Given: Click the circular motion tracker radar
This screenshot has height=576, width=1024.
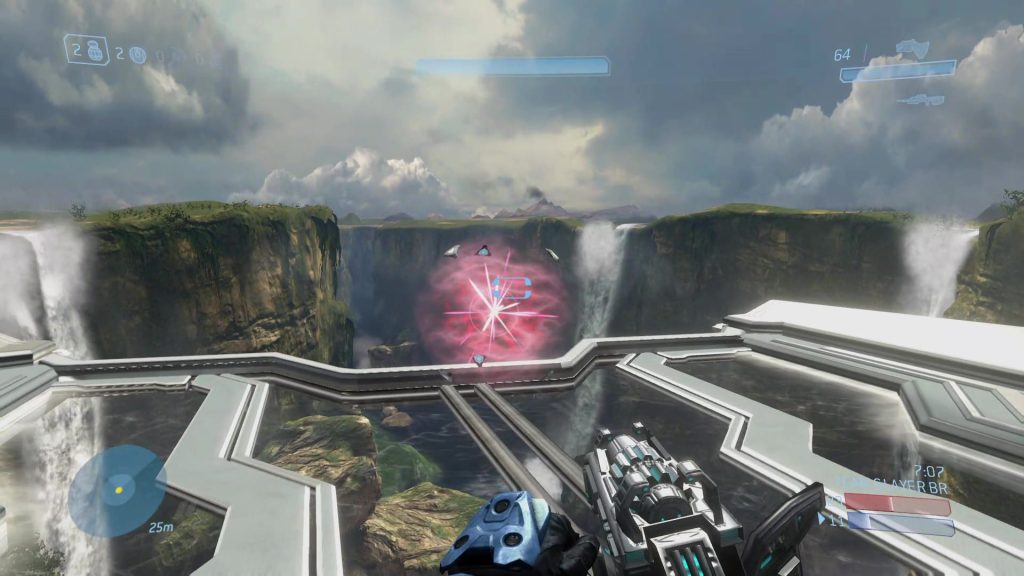Looking at the screenshot, I should [x=118, y=490].
